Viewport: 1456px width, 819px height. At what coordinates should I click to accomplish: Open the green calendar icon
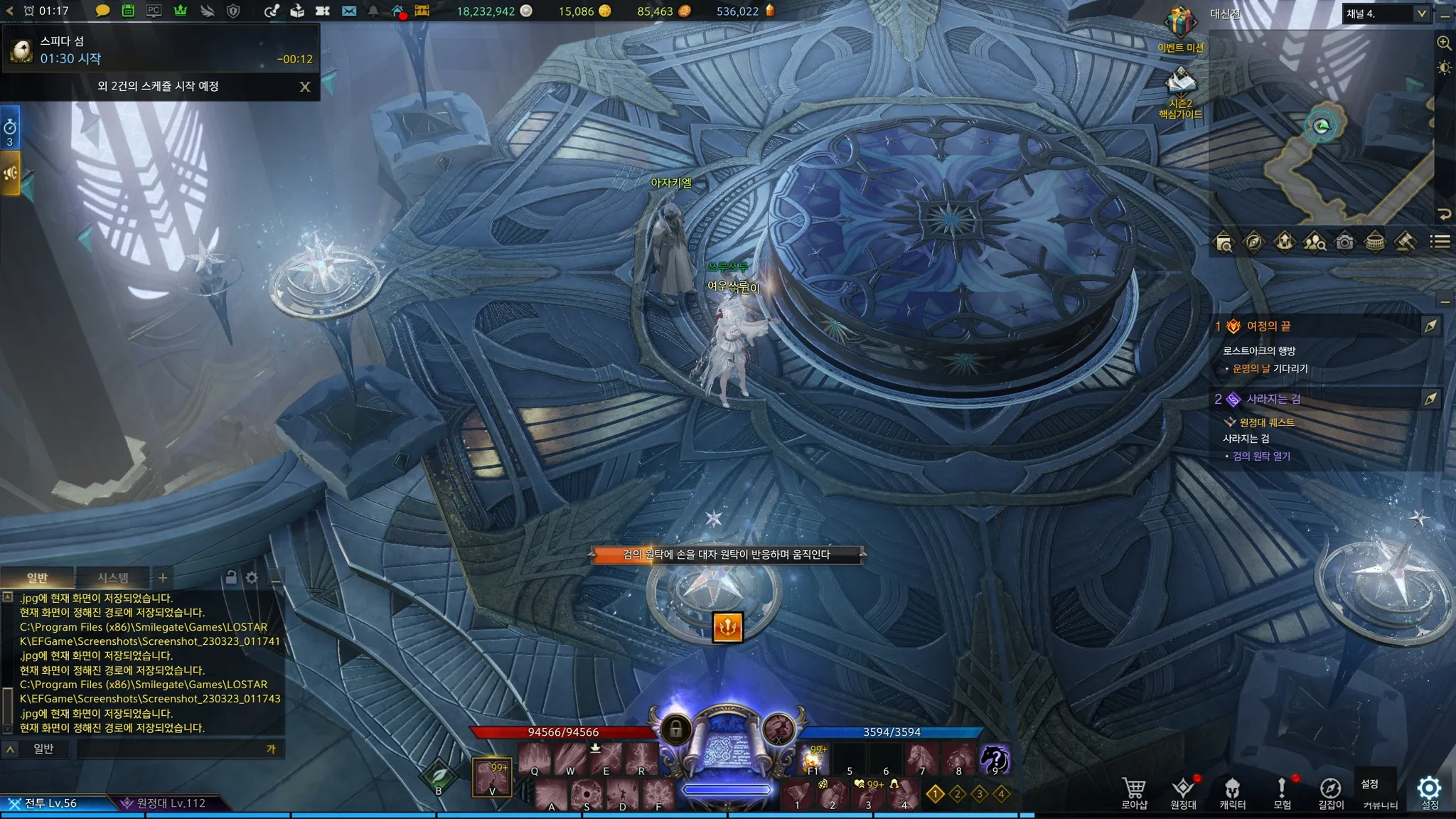pyautogui.click(x=128, y=11)
